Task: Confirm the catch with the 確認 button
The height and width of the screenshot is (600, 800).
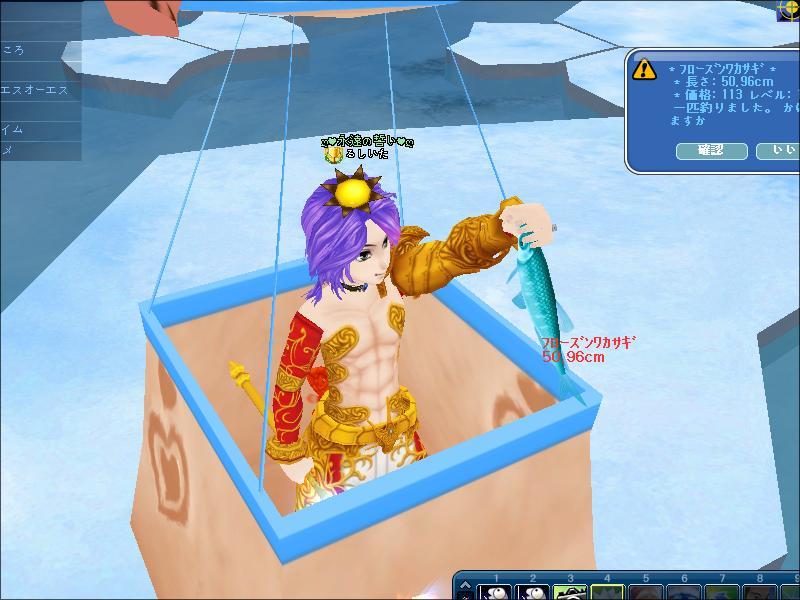Action: 711,151
